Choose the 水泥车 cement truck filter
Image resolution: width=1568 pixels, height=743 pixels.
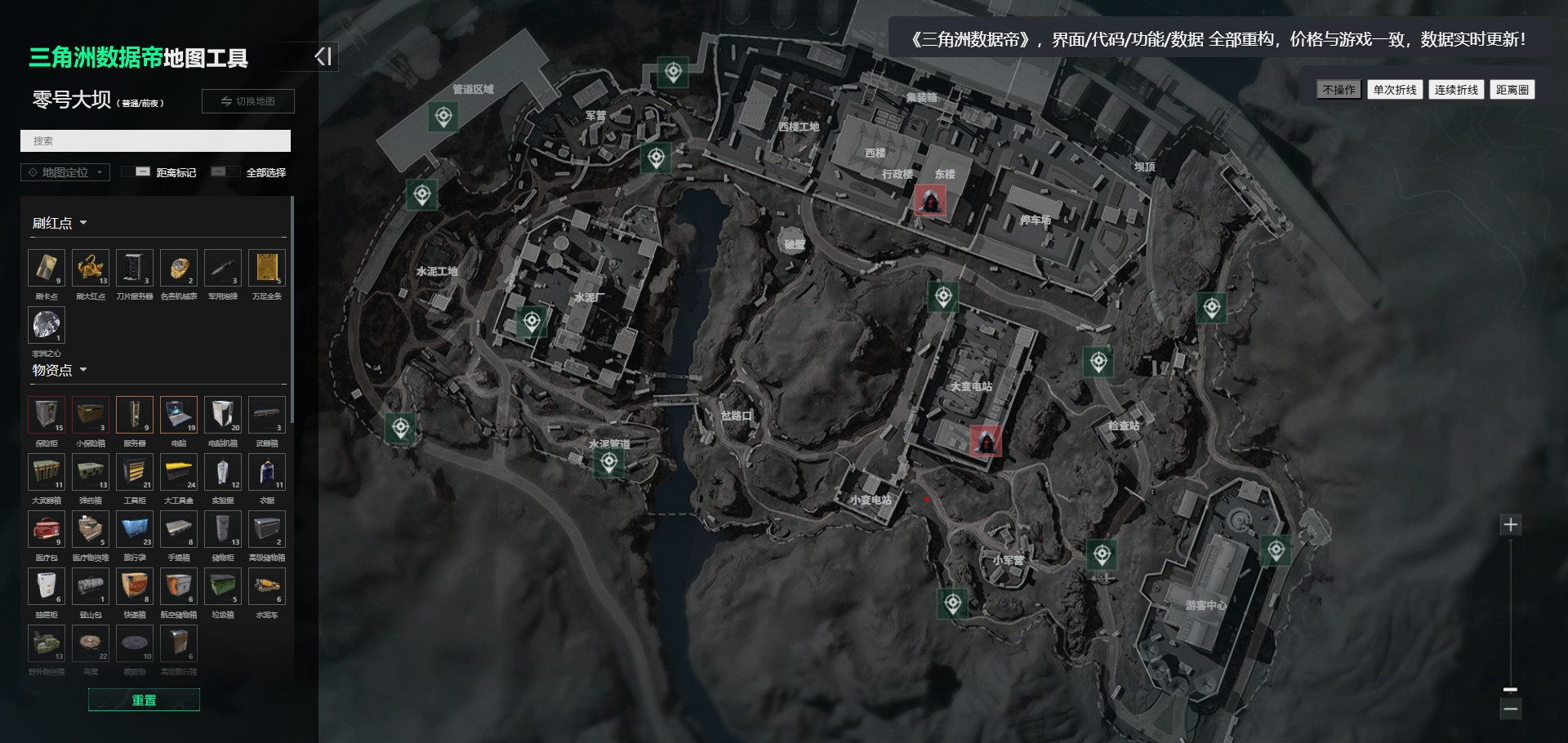[267, 586]
